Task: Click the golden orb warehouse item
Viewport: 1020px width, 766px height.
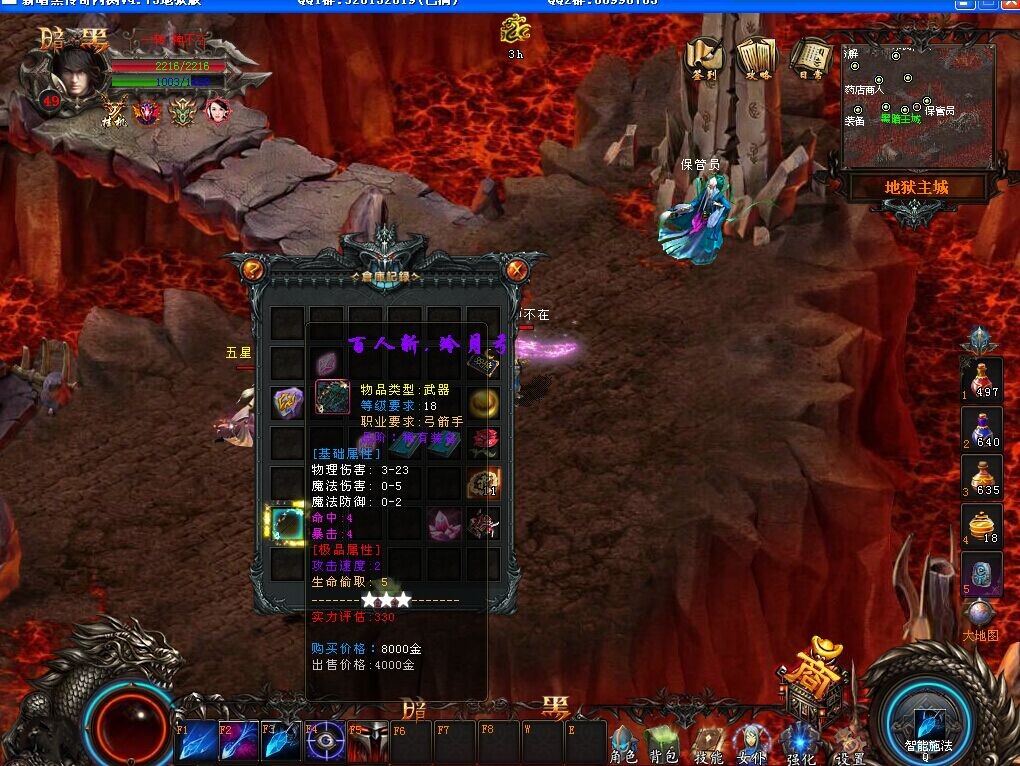Action: tap(484, 403)
